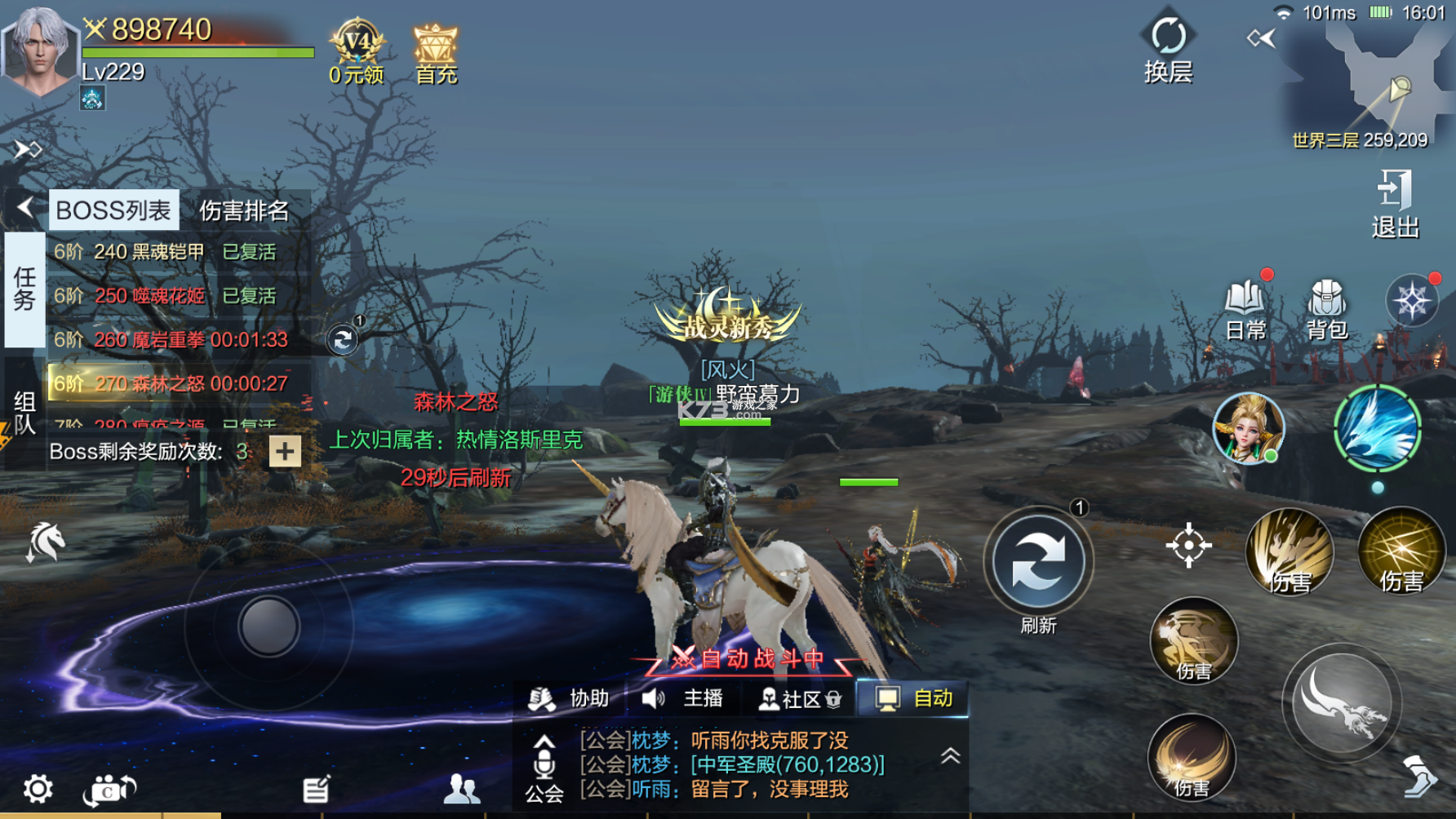This screenshot has width=1456, height=819.
Task: Toggle 自动 auto-battle chat mode
Action: [914, 699]
